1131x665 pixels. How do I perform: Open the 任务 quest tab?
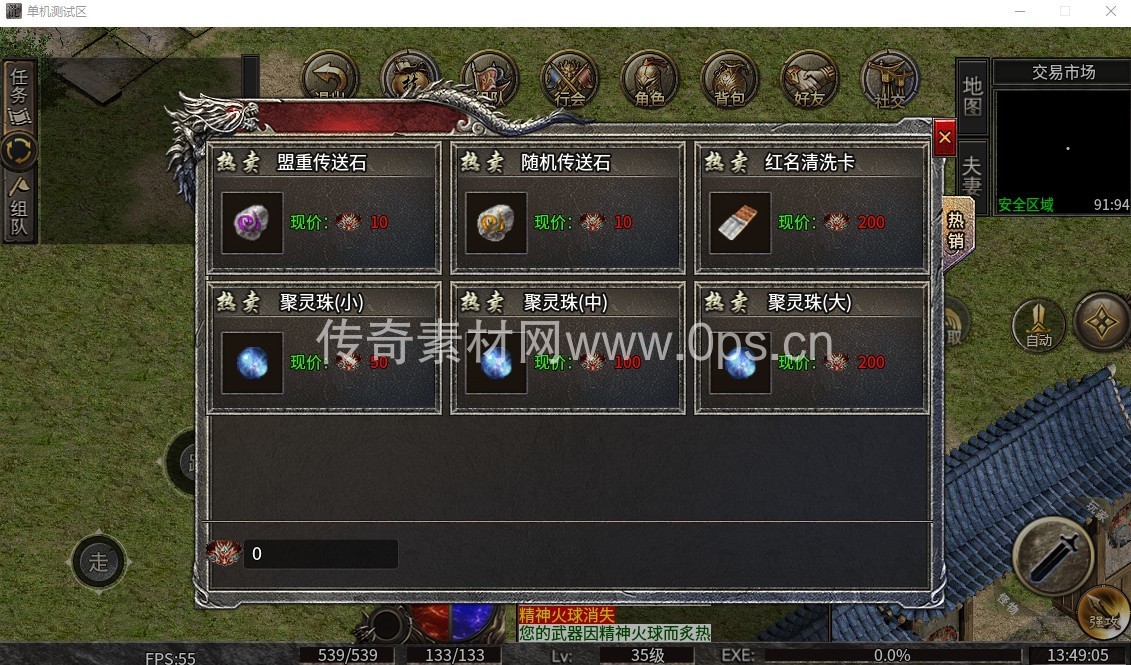tap(19, 96)
